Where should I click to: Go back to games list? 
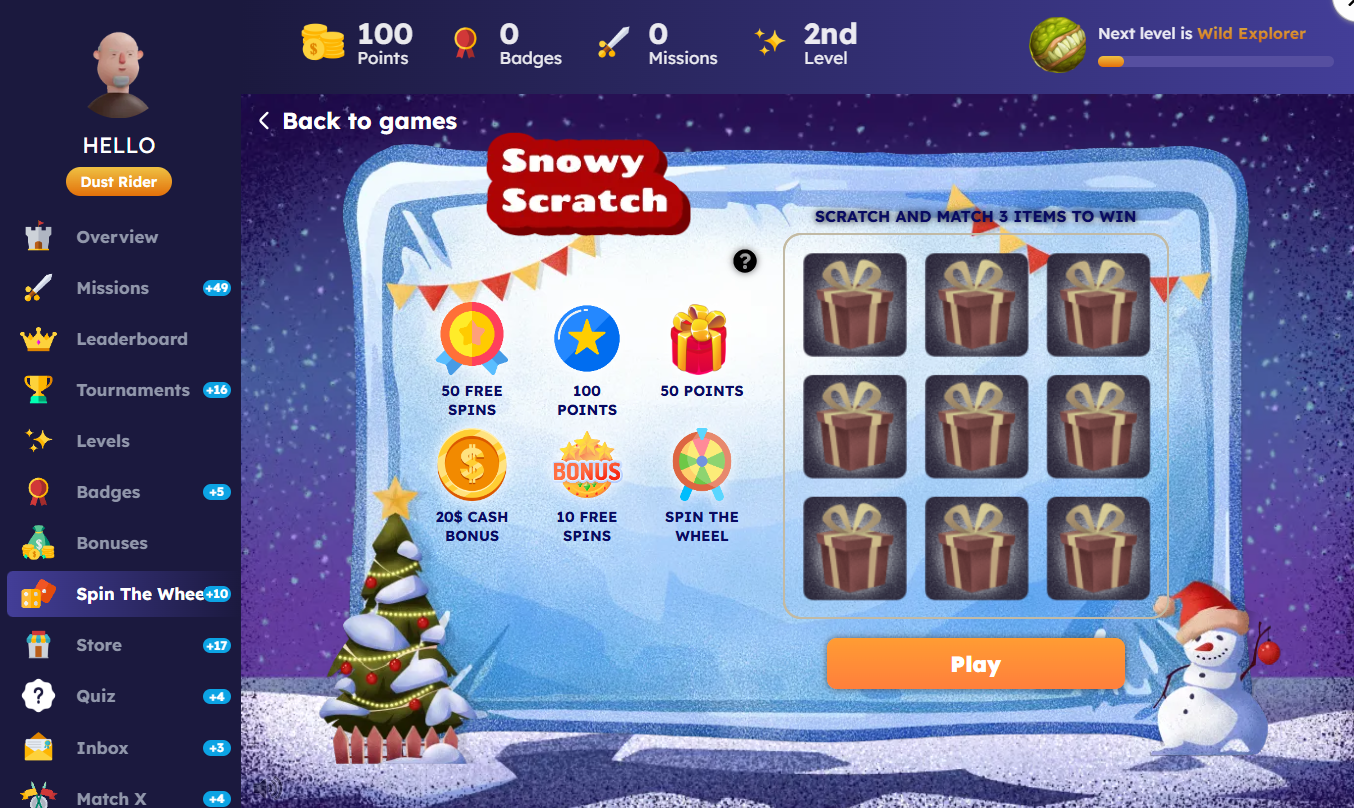[x=357, y=122]
